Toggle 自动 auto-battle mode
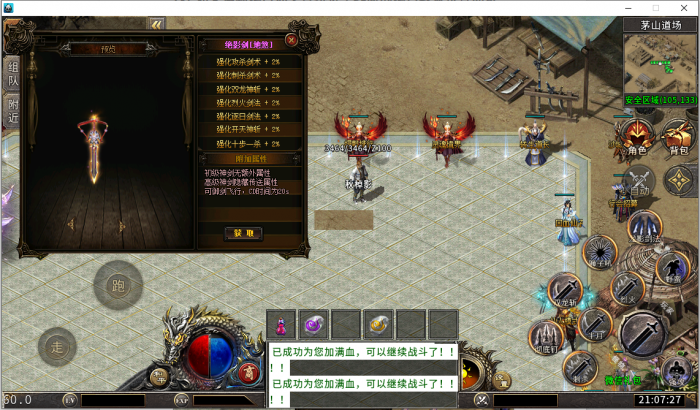Viewport: 700px width, 410px height. pyautogui.click(x=637, y=181)
